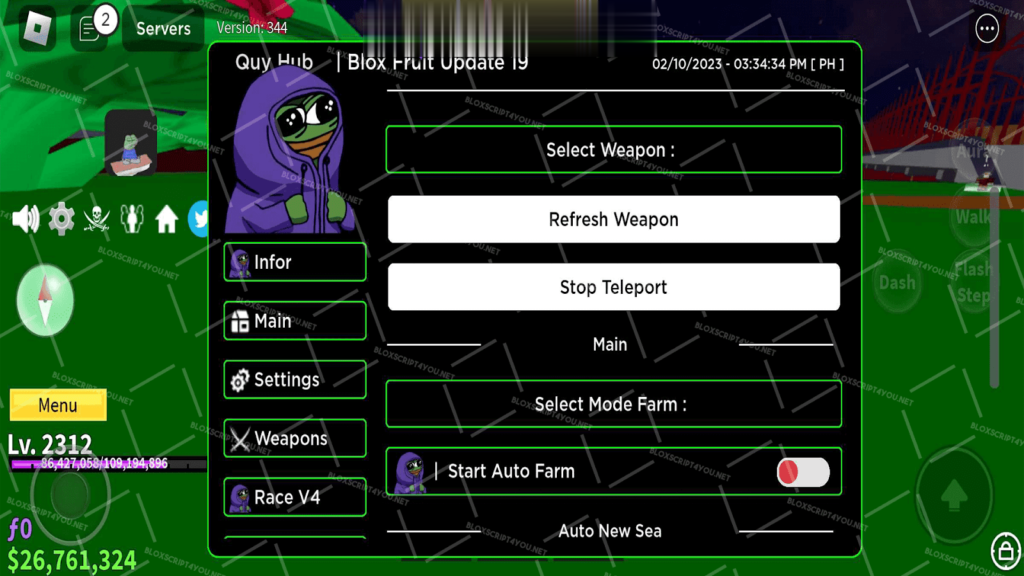Open the Settings tab in Quy Hub

[295, 380]
